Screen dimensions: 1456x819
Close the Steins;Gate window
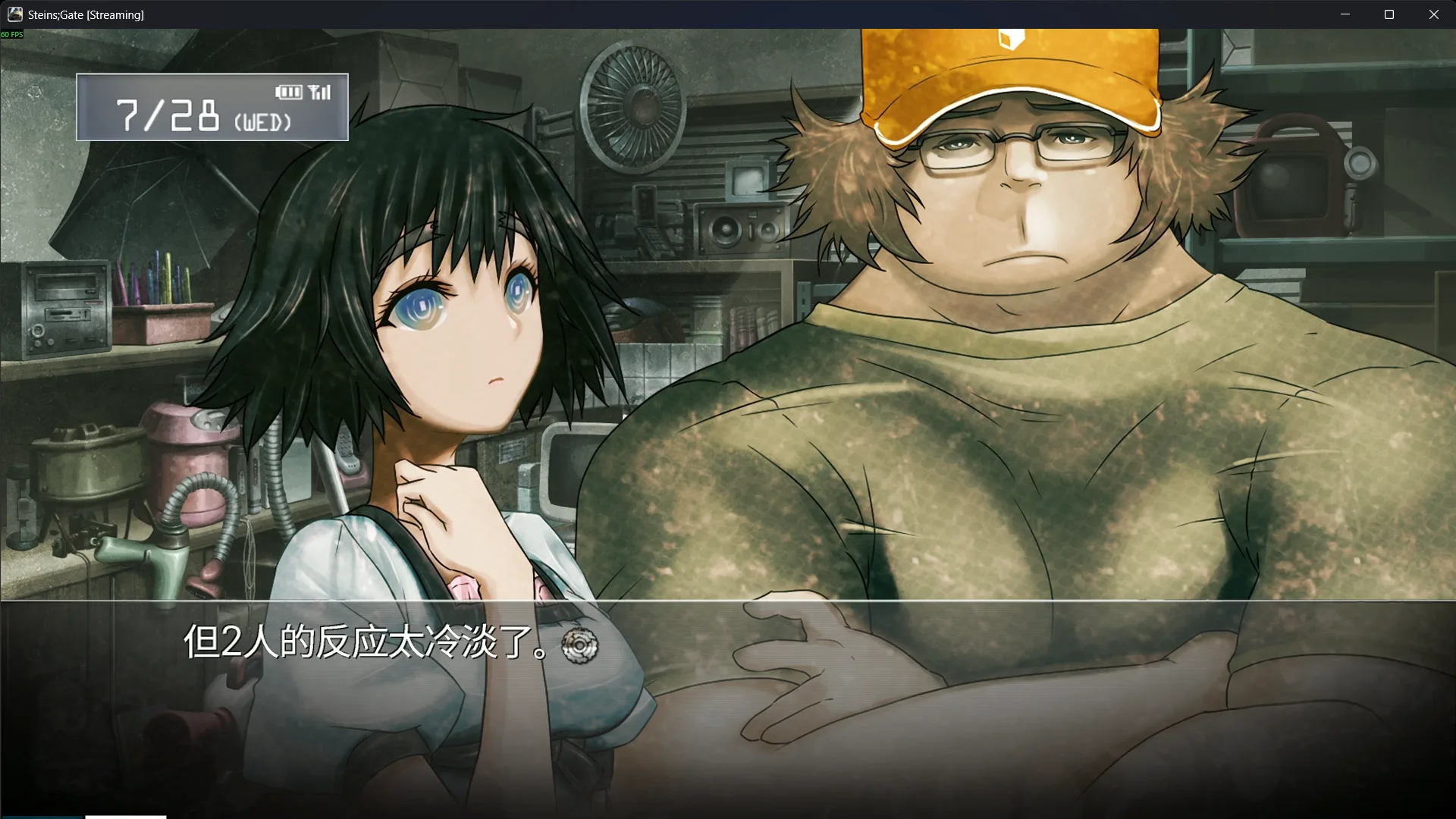(x=1433, y=14)
